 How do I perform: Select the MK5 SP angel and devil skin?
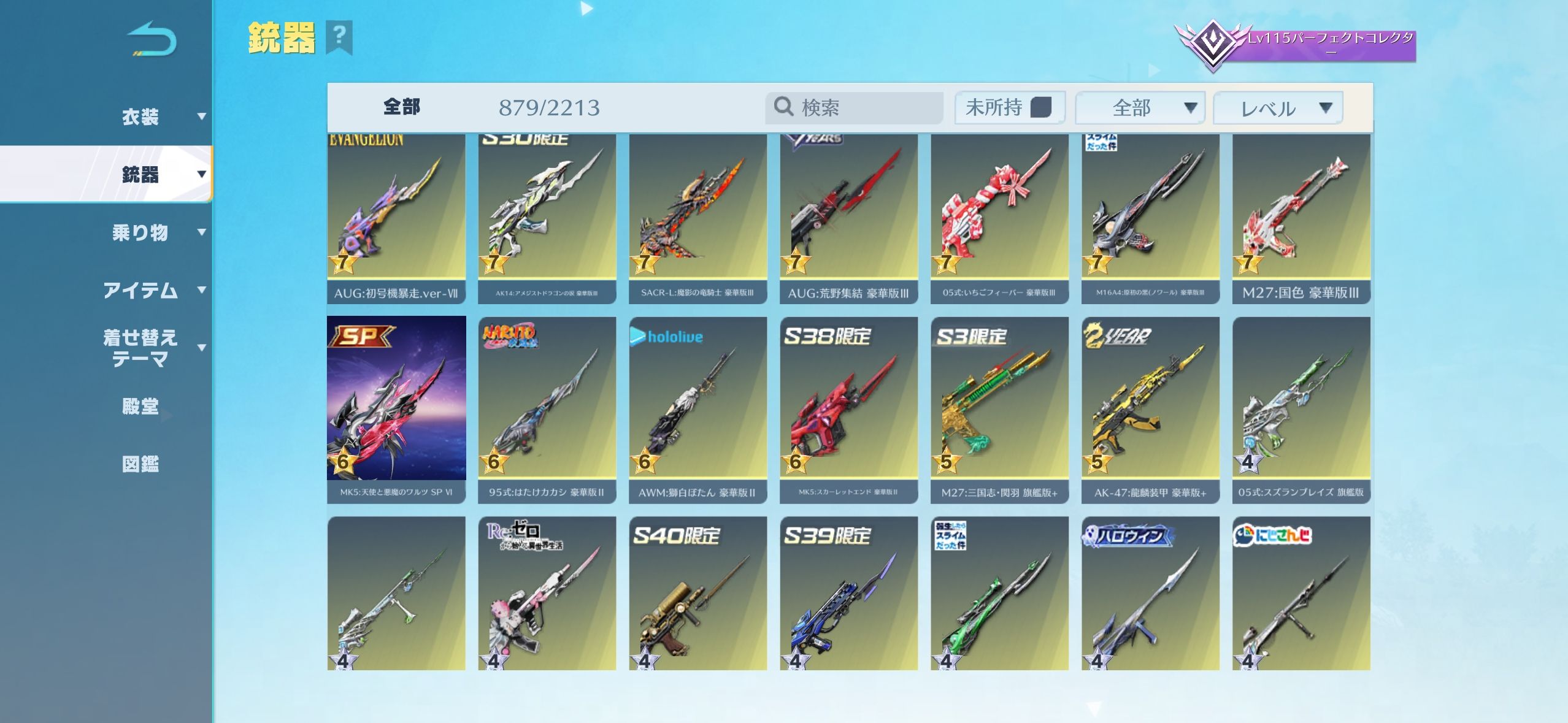point(396,409)
